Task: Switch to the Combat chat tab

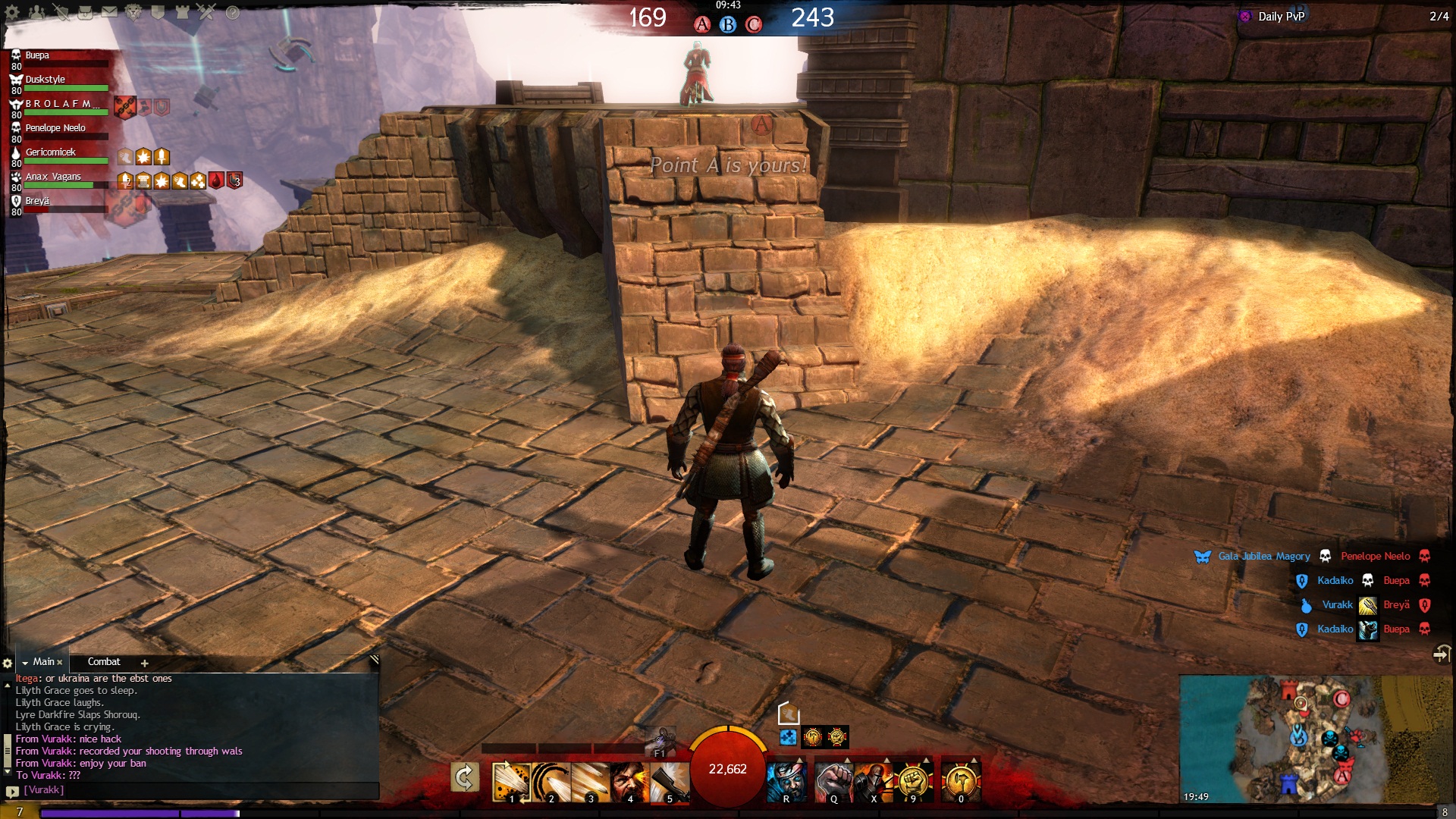Action: (104, 662)
